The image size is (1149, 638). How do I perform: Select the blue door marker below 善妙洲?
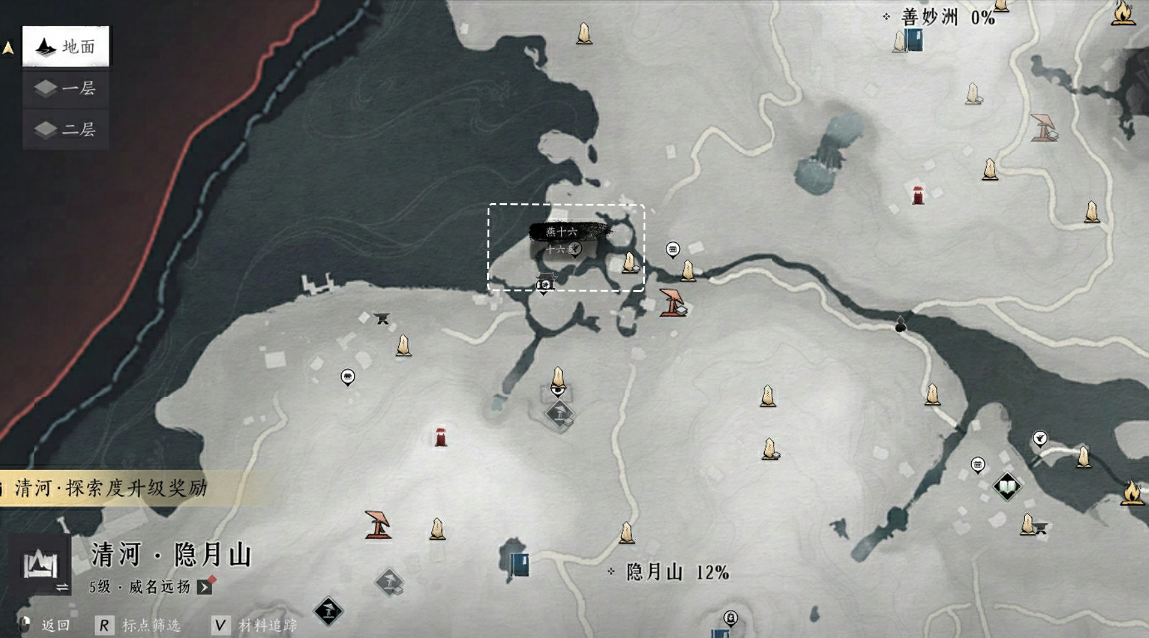point(912,40)
